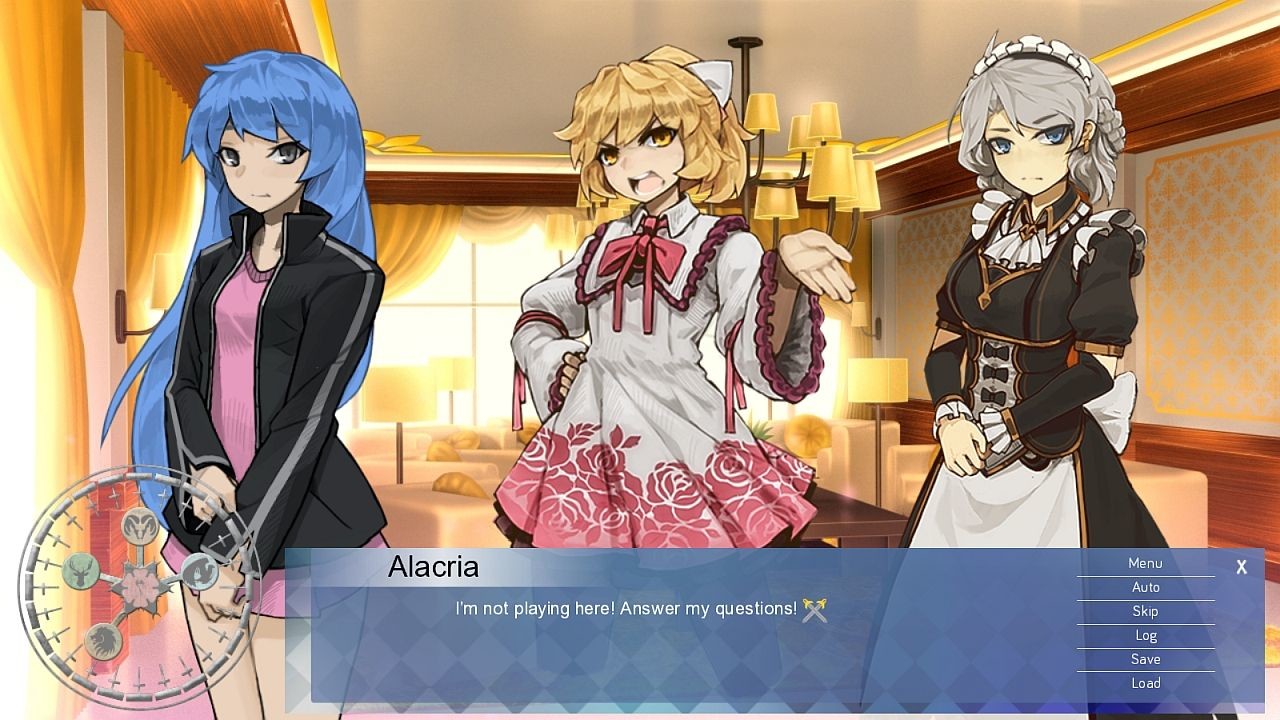Open the Menu option
Image resolution: width=1280 pixels, height=720 pixels.
(1146, 563)
